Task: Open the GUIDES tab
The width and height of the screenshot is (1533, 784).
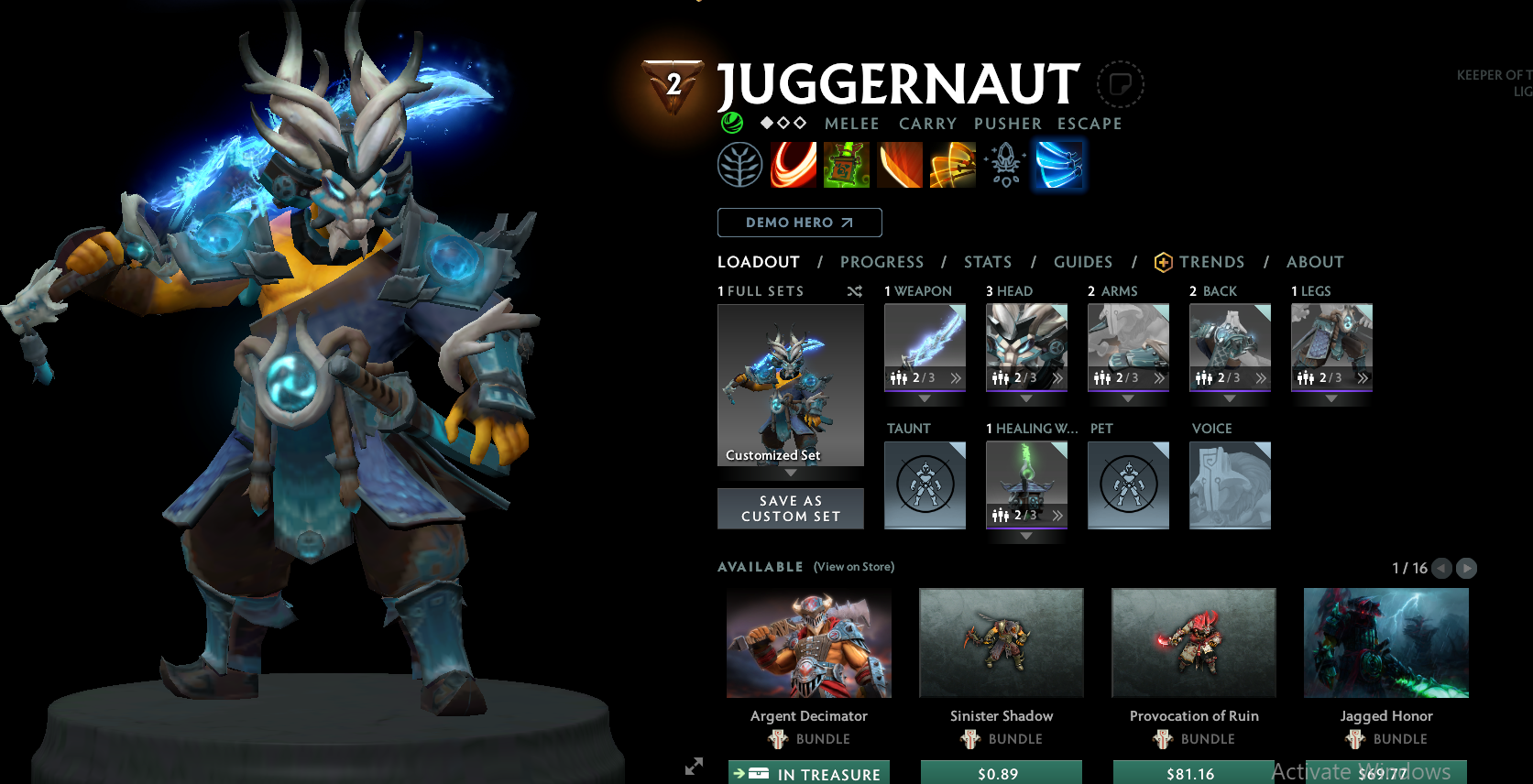Action: tap(1082, 262)
